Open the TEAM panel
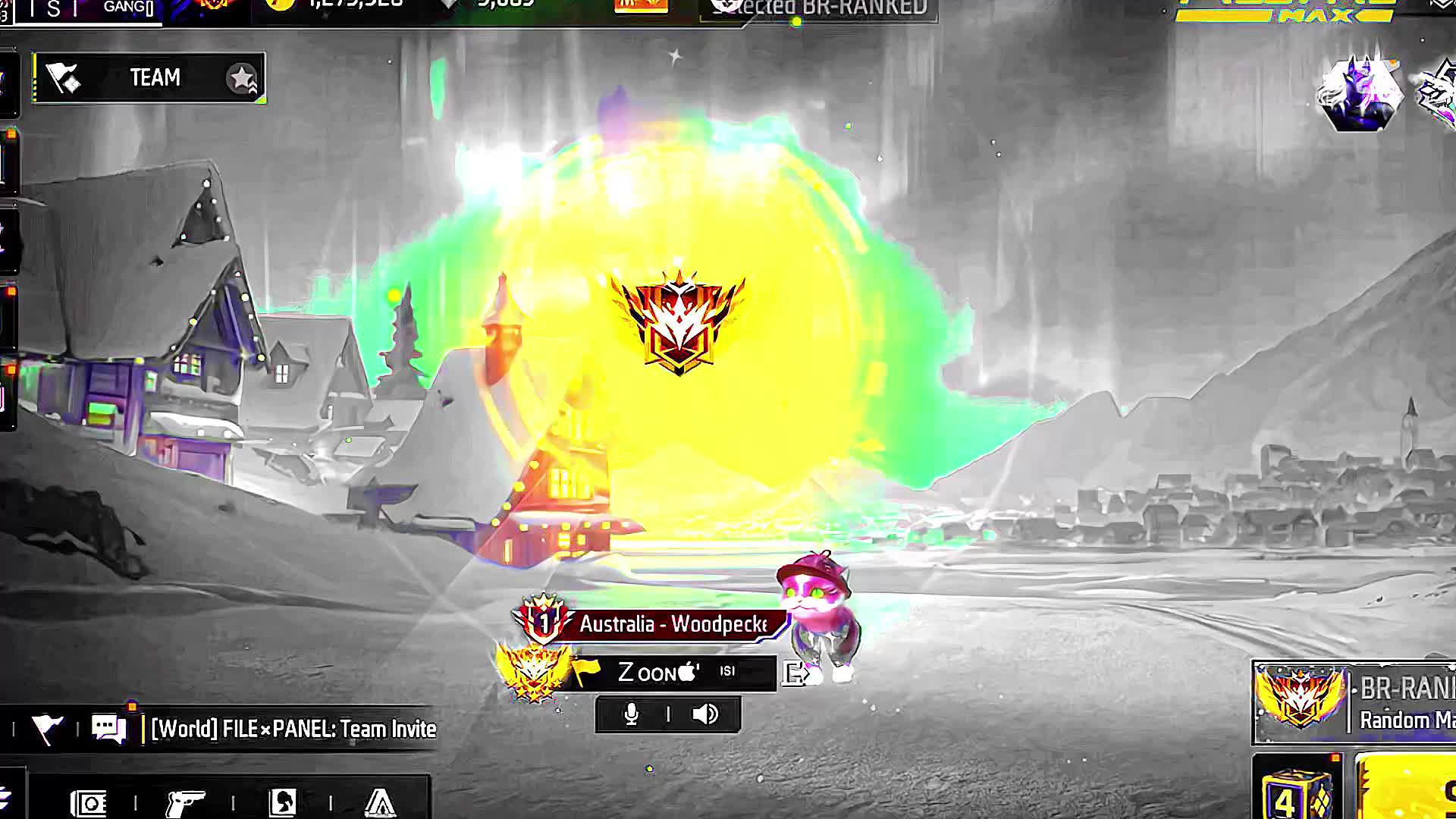This screenshot has width=1456, height=819. pos(149,77)
